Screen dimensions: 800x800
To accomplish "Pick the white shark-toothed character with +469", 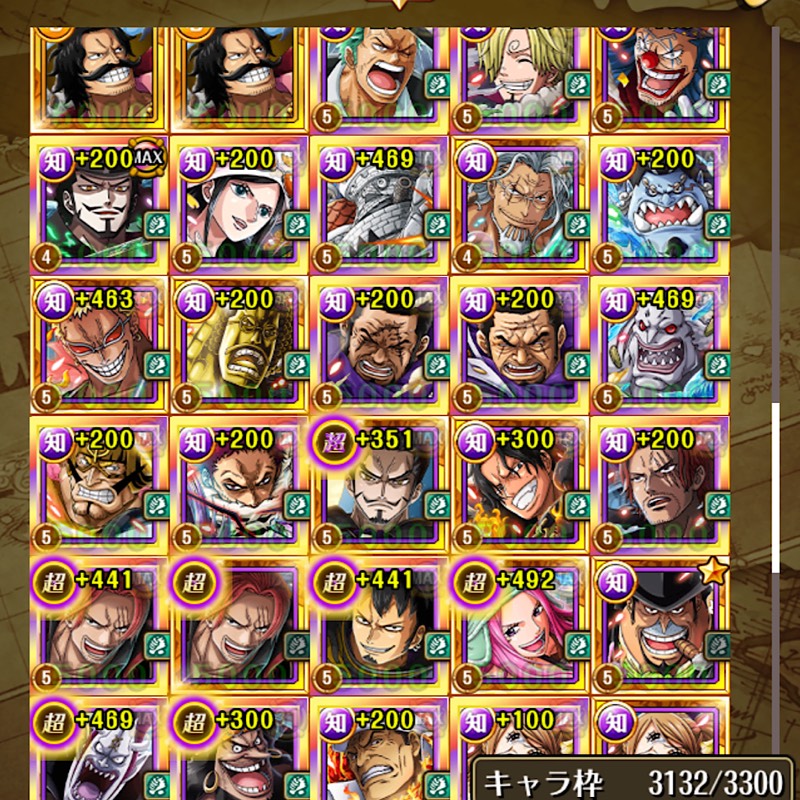I will point(660,345).
